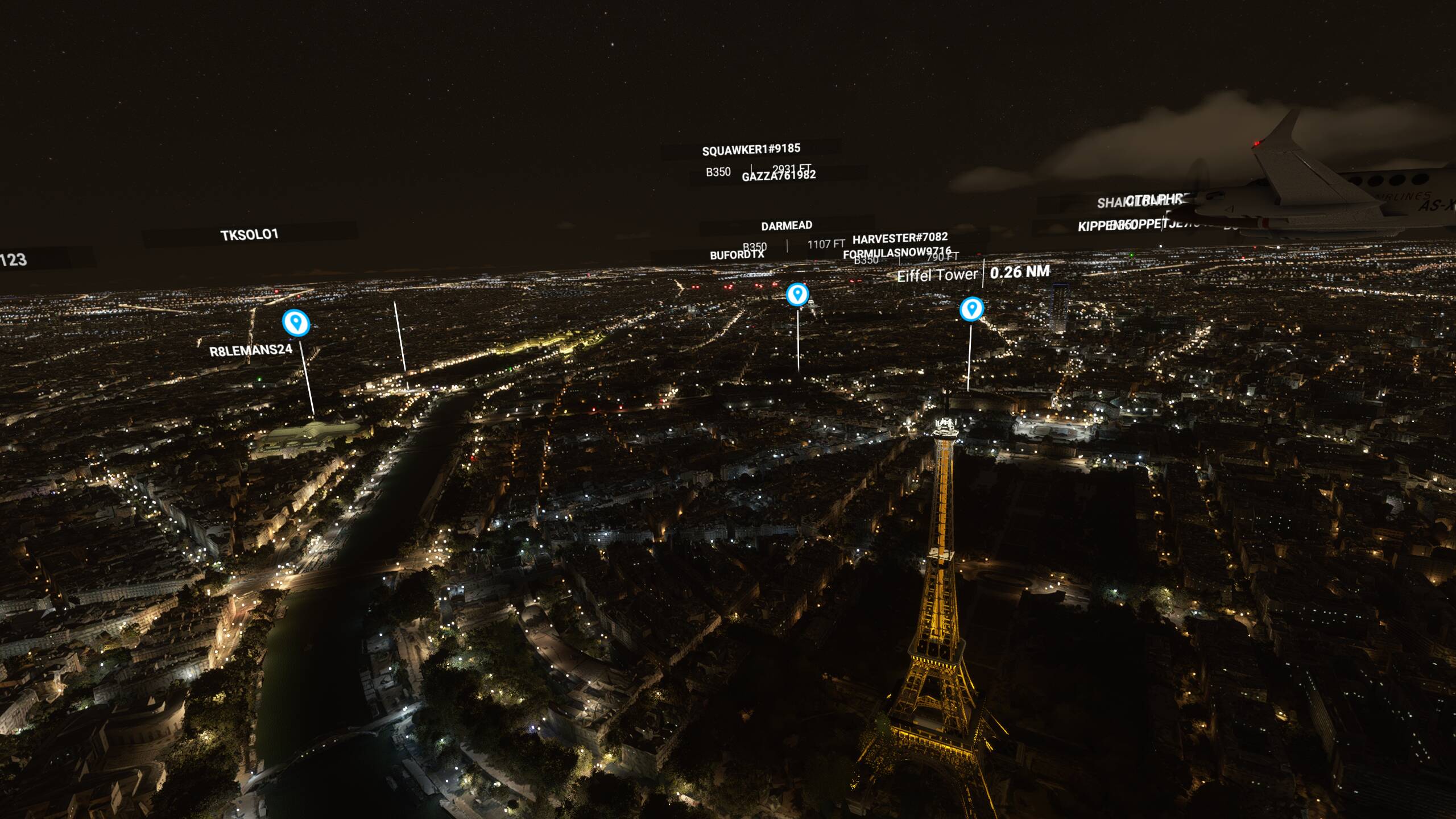The image size is (1456, 819).
Task: Select the Eiffel Tower point-of-interest pin
Action: 971,309
